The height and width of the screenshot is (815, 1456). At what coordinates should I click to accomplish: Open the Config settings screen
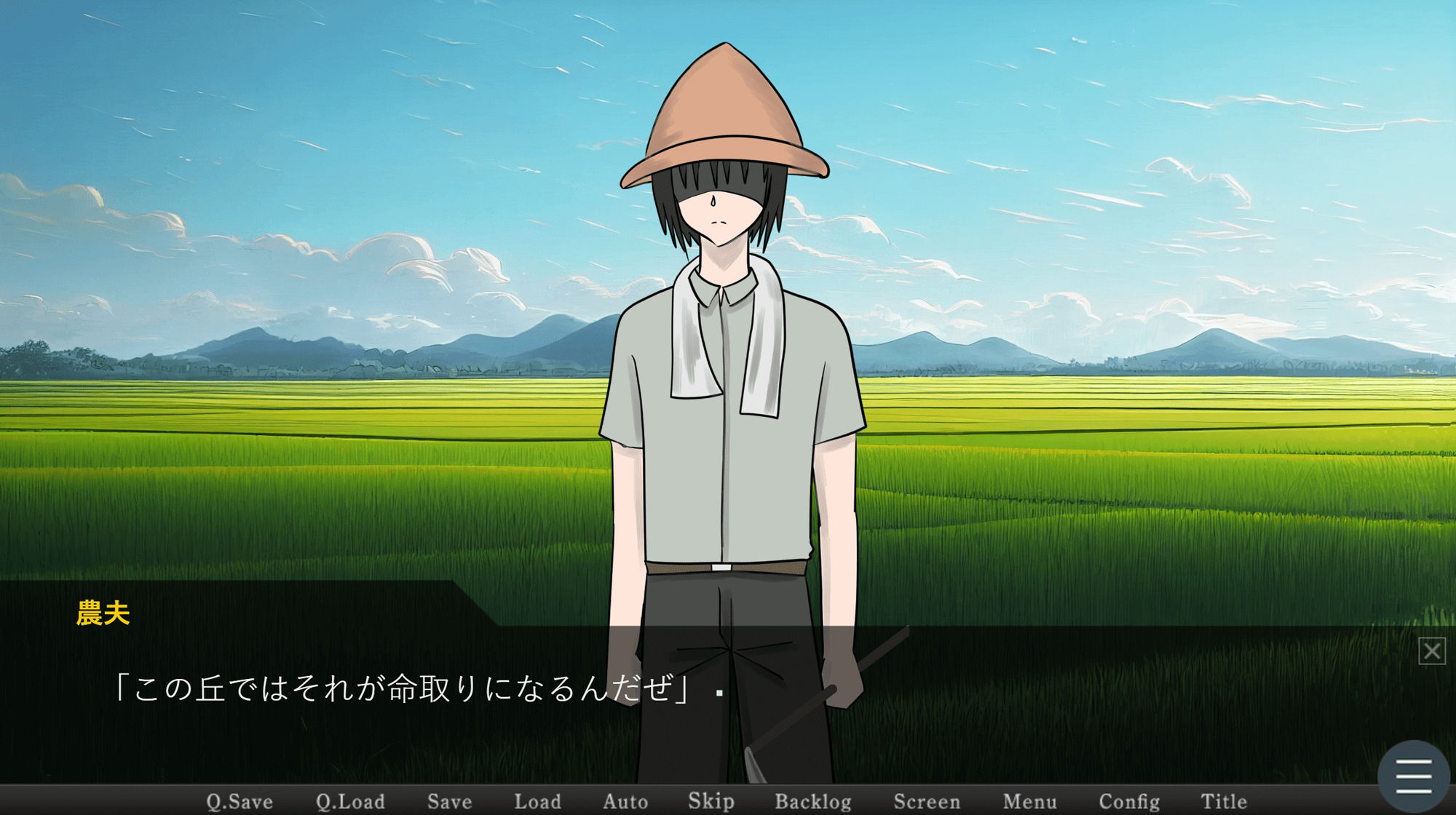[x=1130, y=800]
